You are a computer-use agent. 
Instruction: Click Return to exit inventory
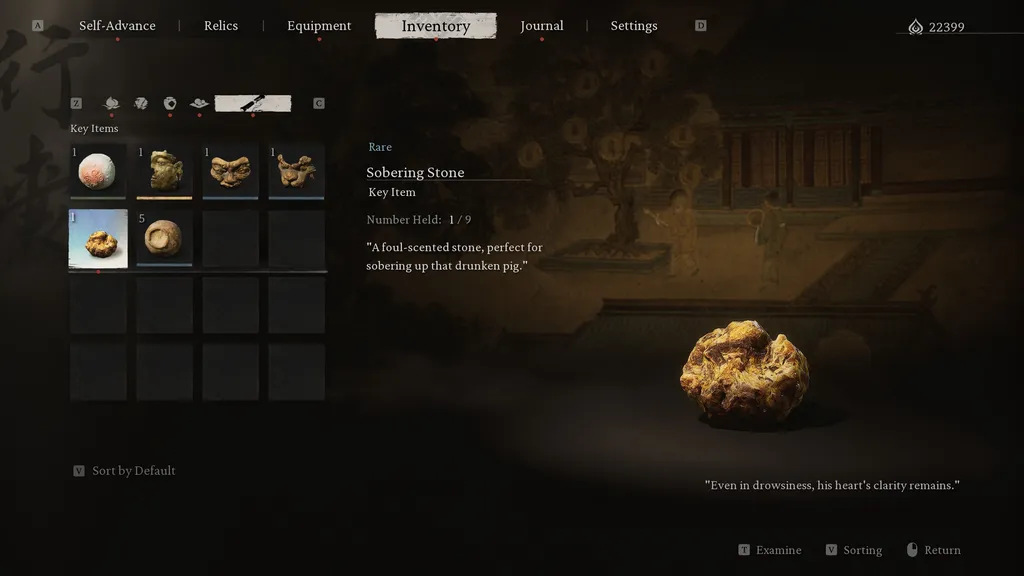point(941,550)
